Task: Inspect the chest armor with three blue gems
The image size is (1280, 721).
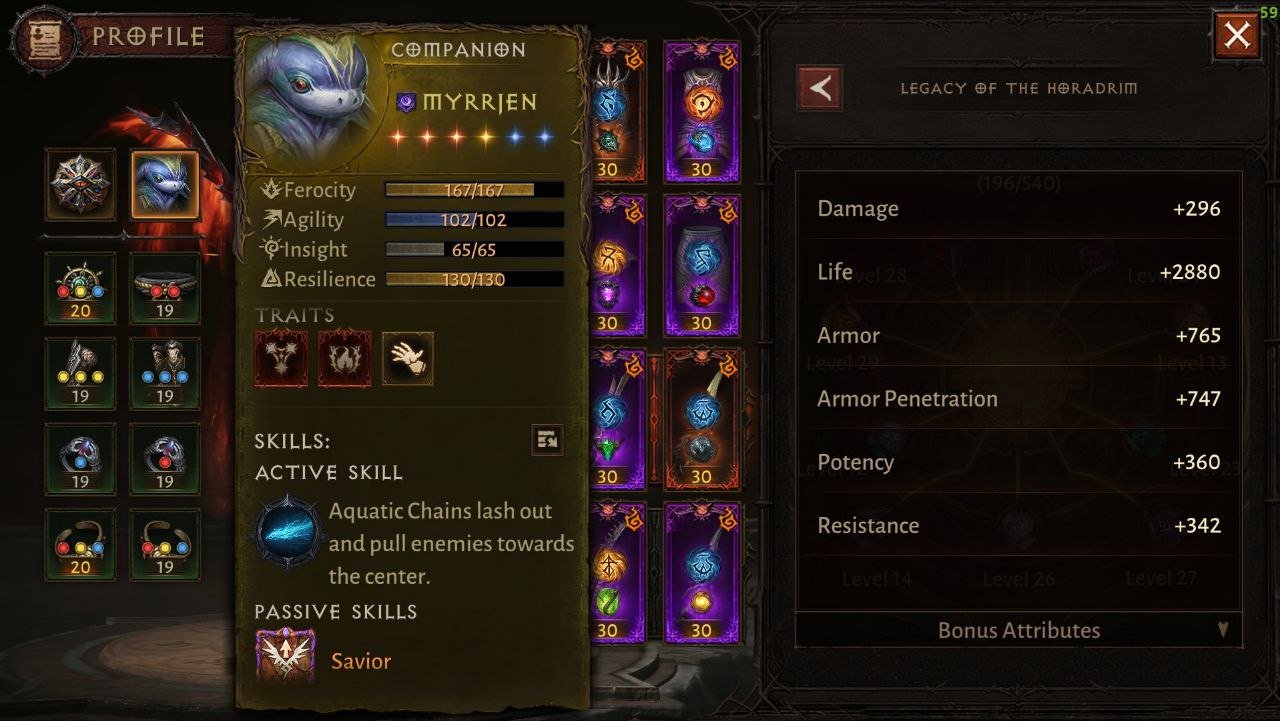Action: [x=165, y=373]
